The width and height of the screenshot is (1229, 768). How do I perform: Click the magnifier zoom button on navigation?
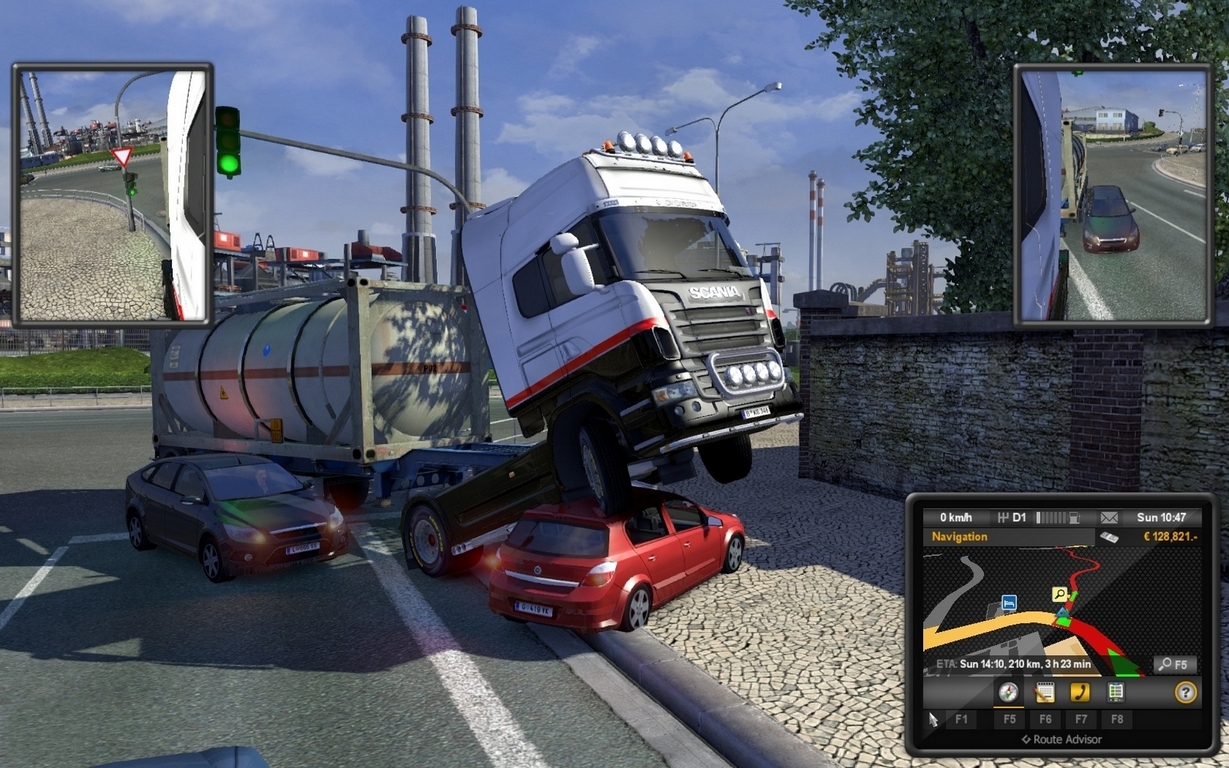(1174, 664)
